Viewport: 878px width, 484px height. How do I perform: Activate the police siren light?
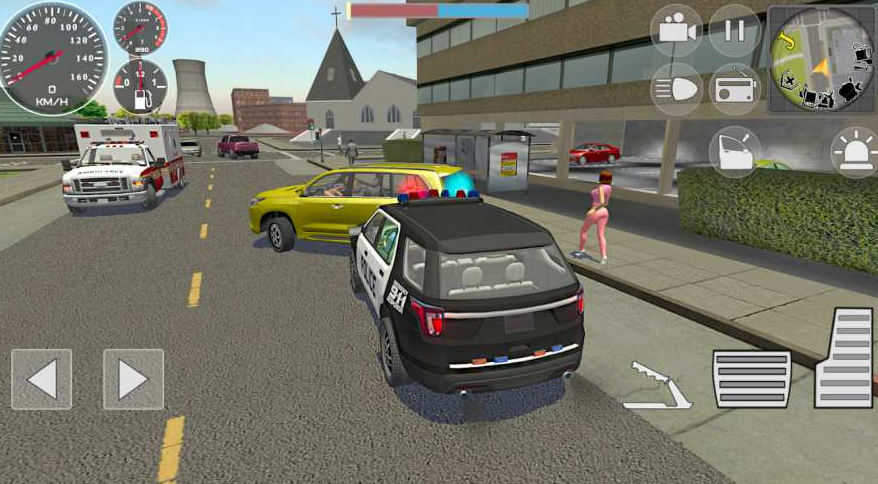(855, 151)
